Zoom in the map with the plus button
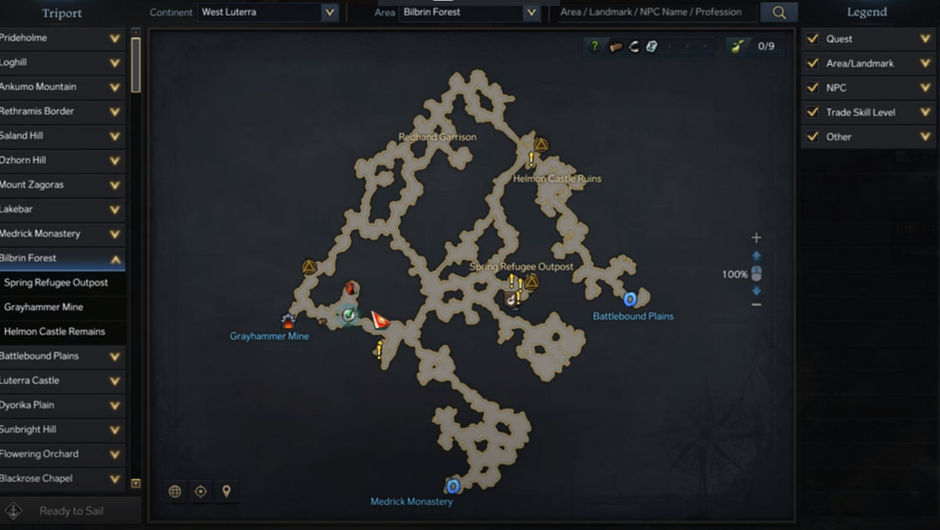 coord(756,238)
